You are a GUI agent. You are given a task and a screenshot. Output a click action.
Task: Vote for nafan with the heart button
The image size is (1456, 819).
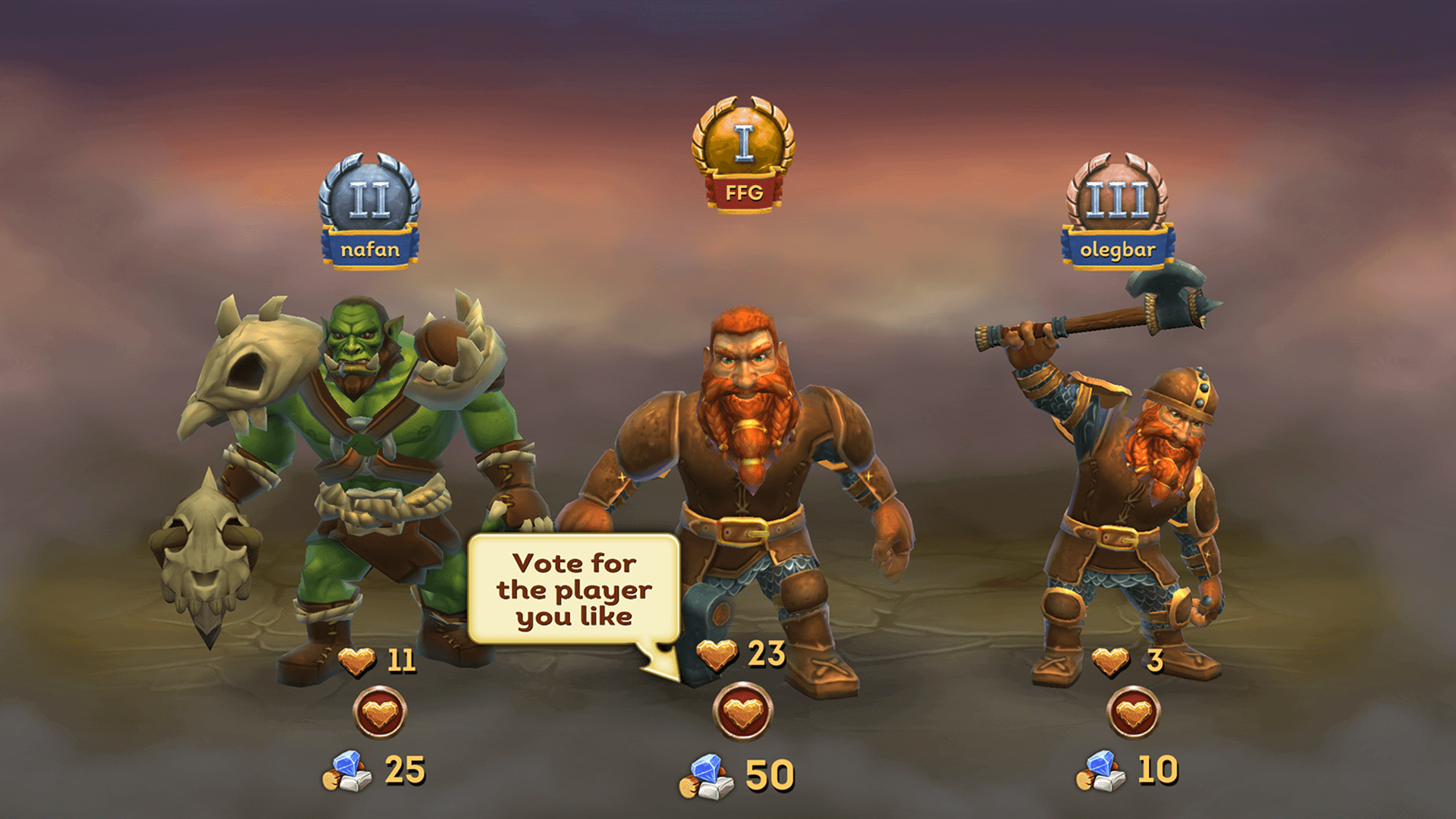coord(380,712)
